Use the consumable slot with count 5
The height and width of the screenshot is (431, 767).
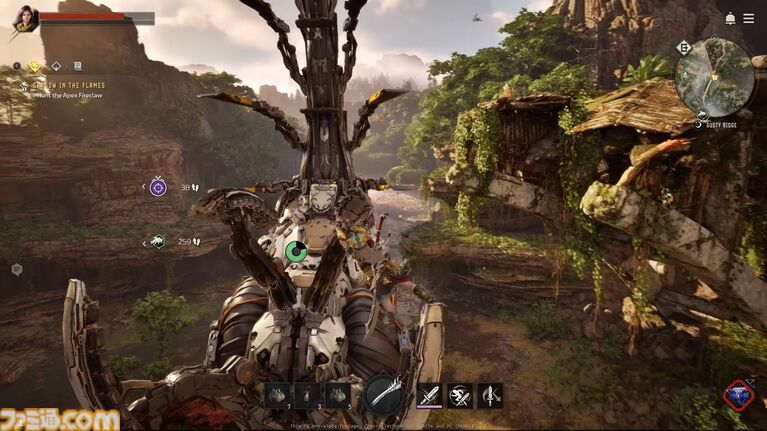338,395
